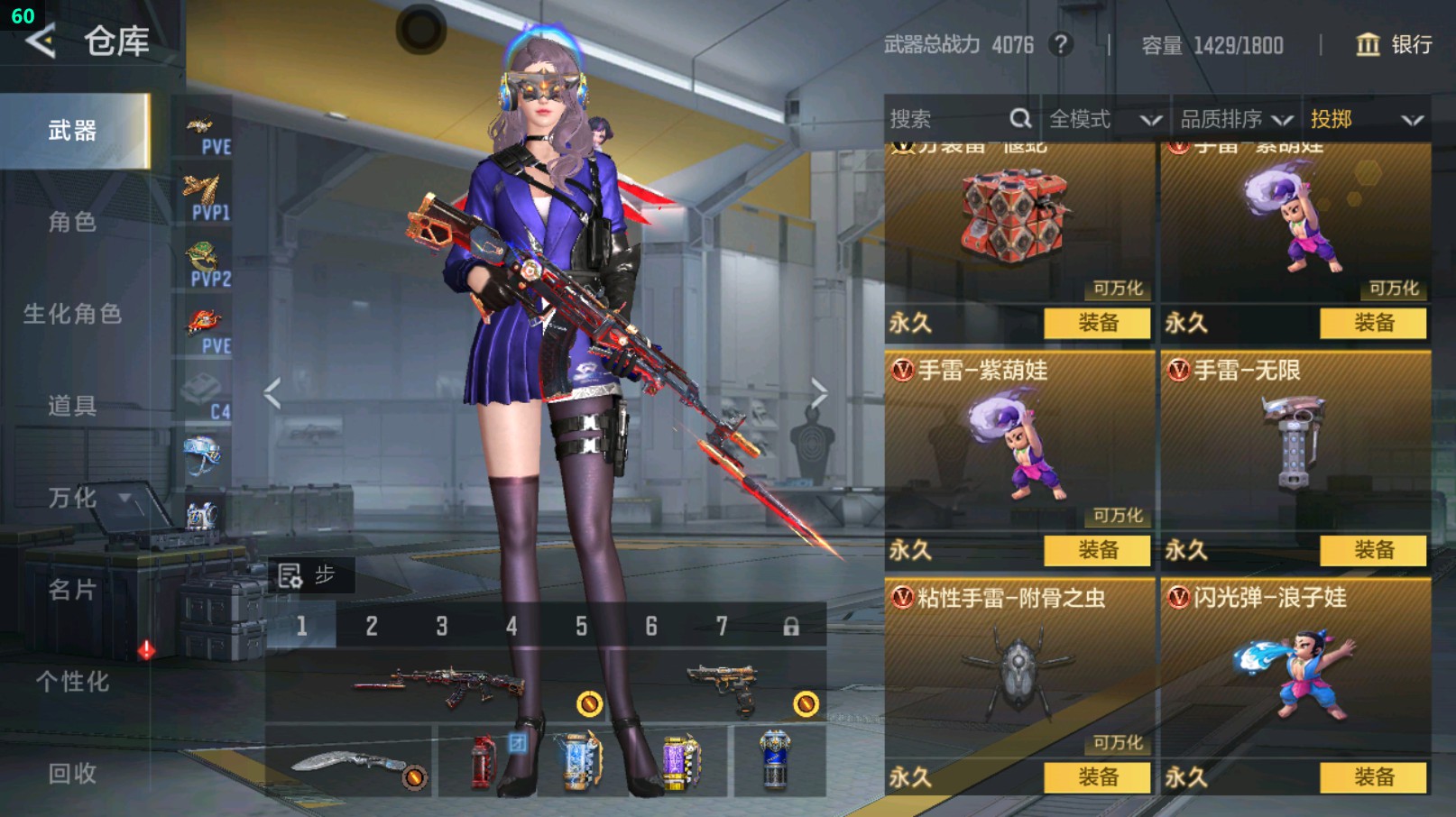
Task: Click the search magnifier icon
Action: click(1019, 118)
